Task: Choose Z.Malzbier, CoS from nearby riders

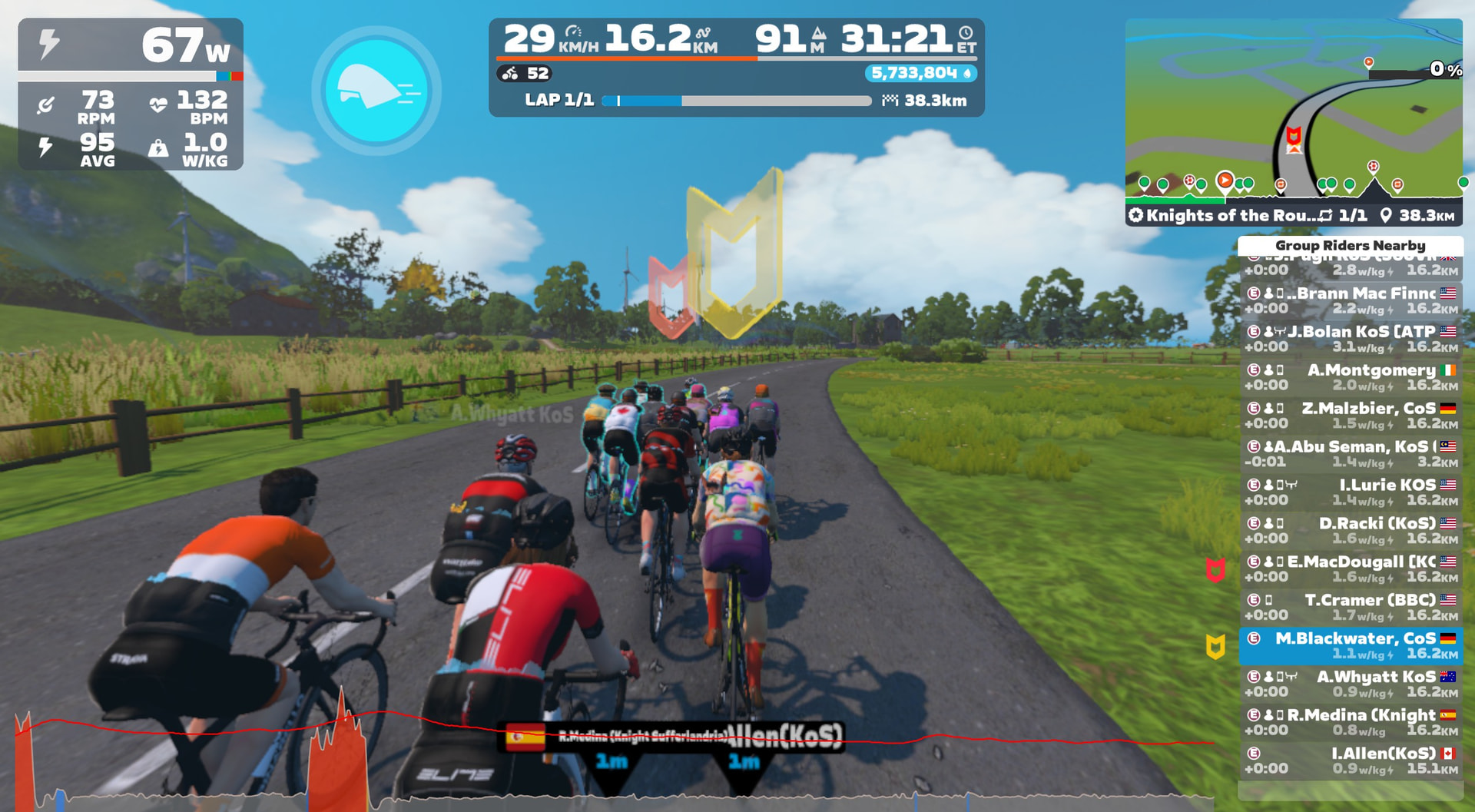Action: (x=1351, y=416)
